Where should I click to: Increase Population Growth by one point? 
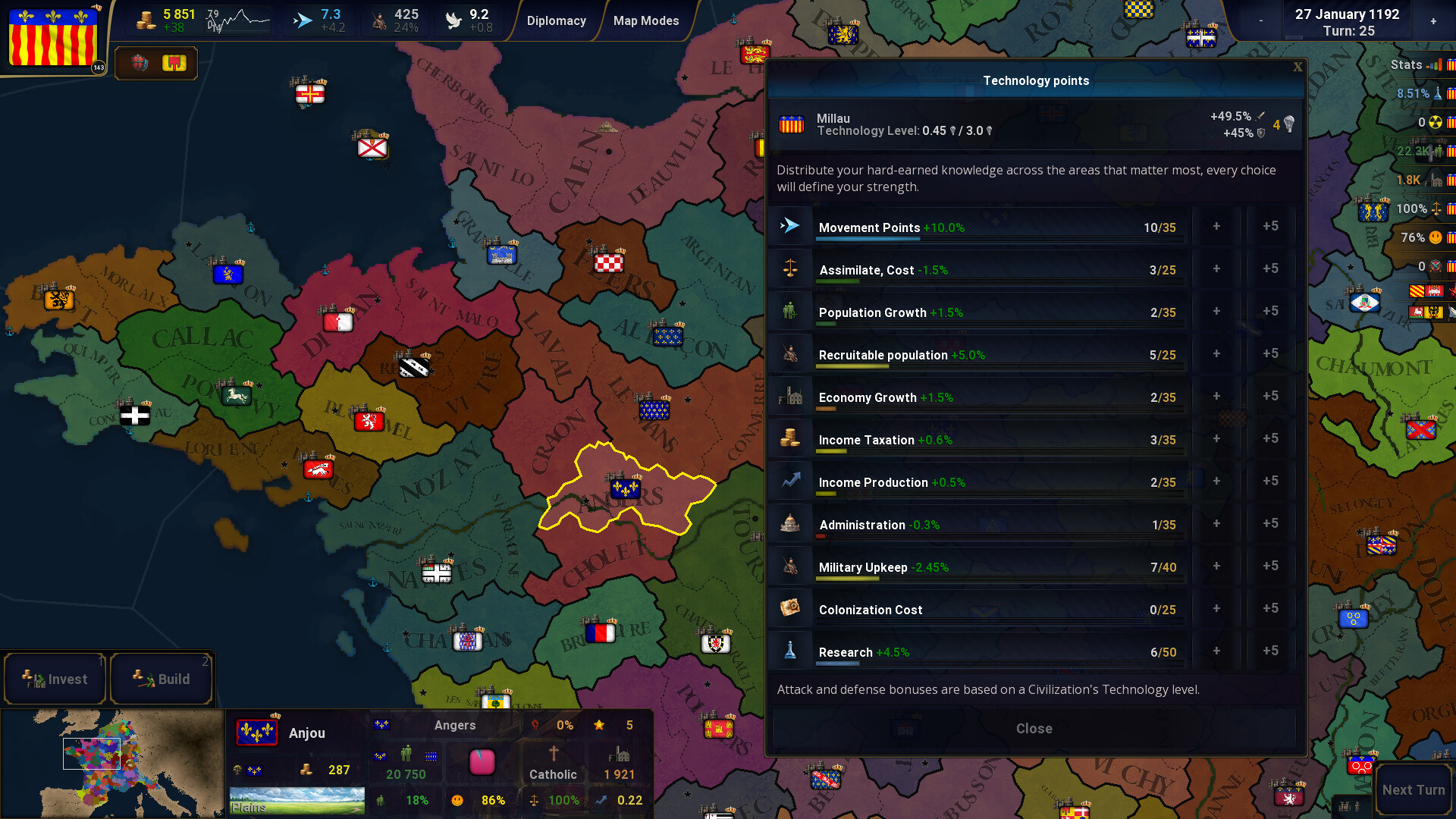point(1216,311)
